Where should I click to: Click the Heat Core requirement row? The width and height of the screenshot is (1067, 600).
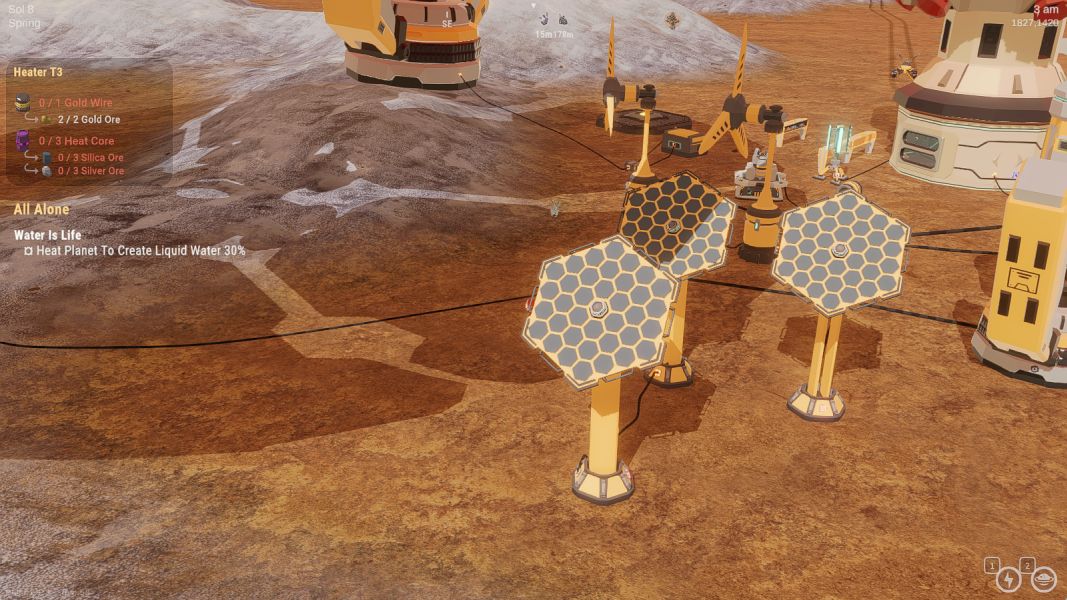coord(76,141)
